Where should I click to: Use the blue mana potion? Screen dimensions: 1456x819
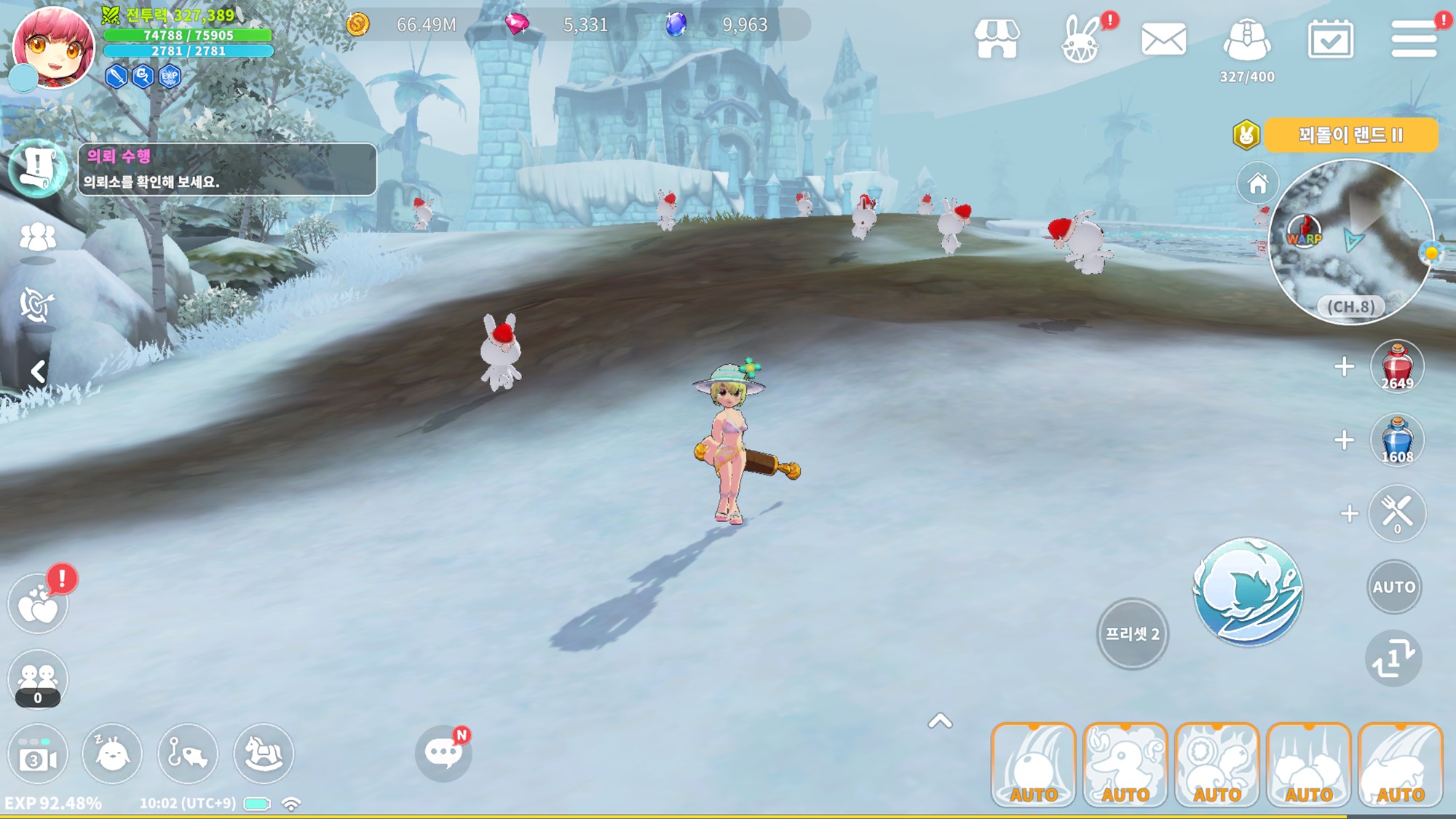tap(1396, 440)
